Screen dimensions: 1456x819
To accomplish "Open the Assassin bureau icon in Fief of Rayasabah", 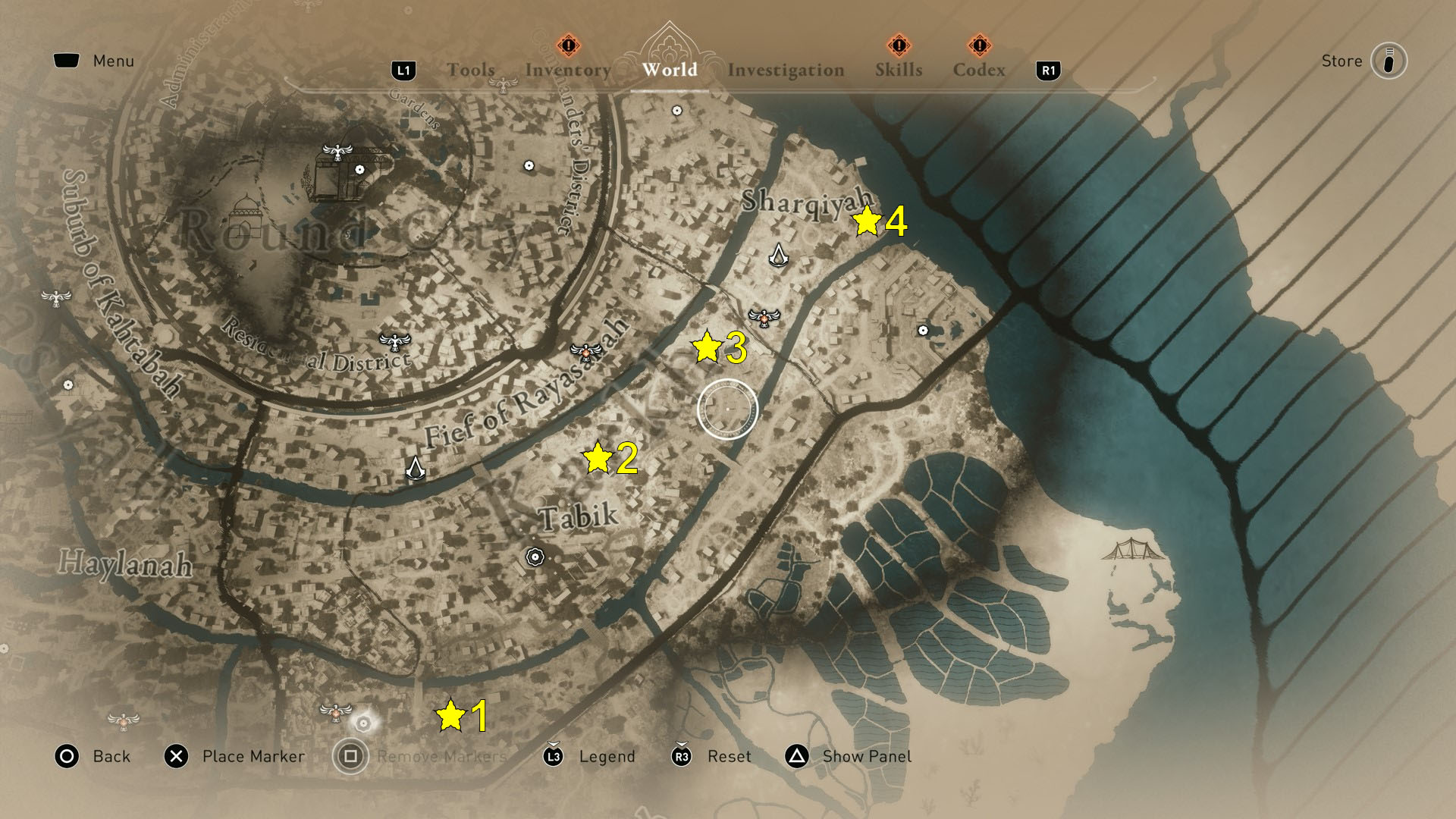I will [x=416, y=468].
